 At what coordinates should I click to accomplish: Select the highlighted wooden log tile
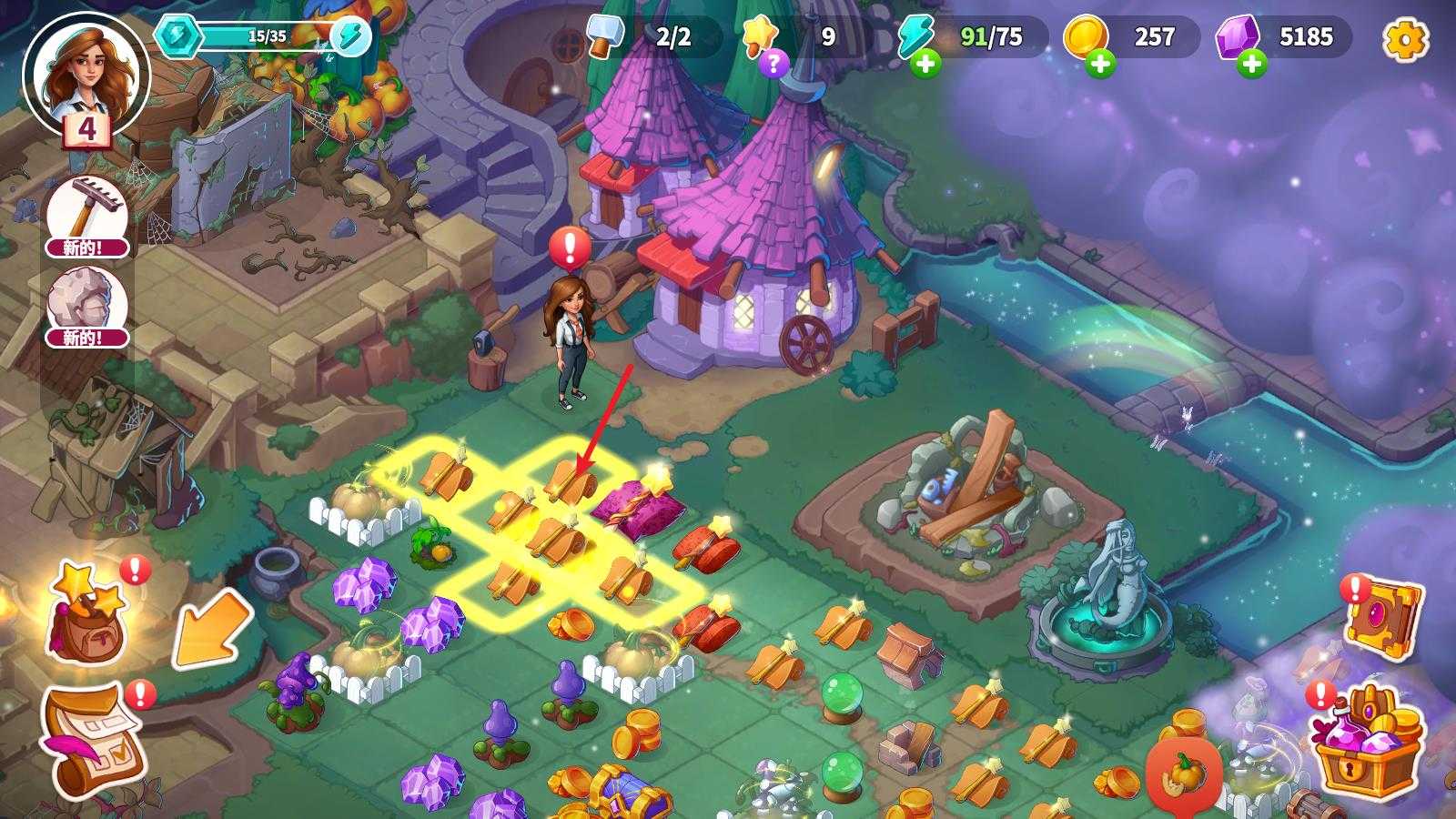tap(569, 482)
